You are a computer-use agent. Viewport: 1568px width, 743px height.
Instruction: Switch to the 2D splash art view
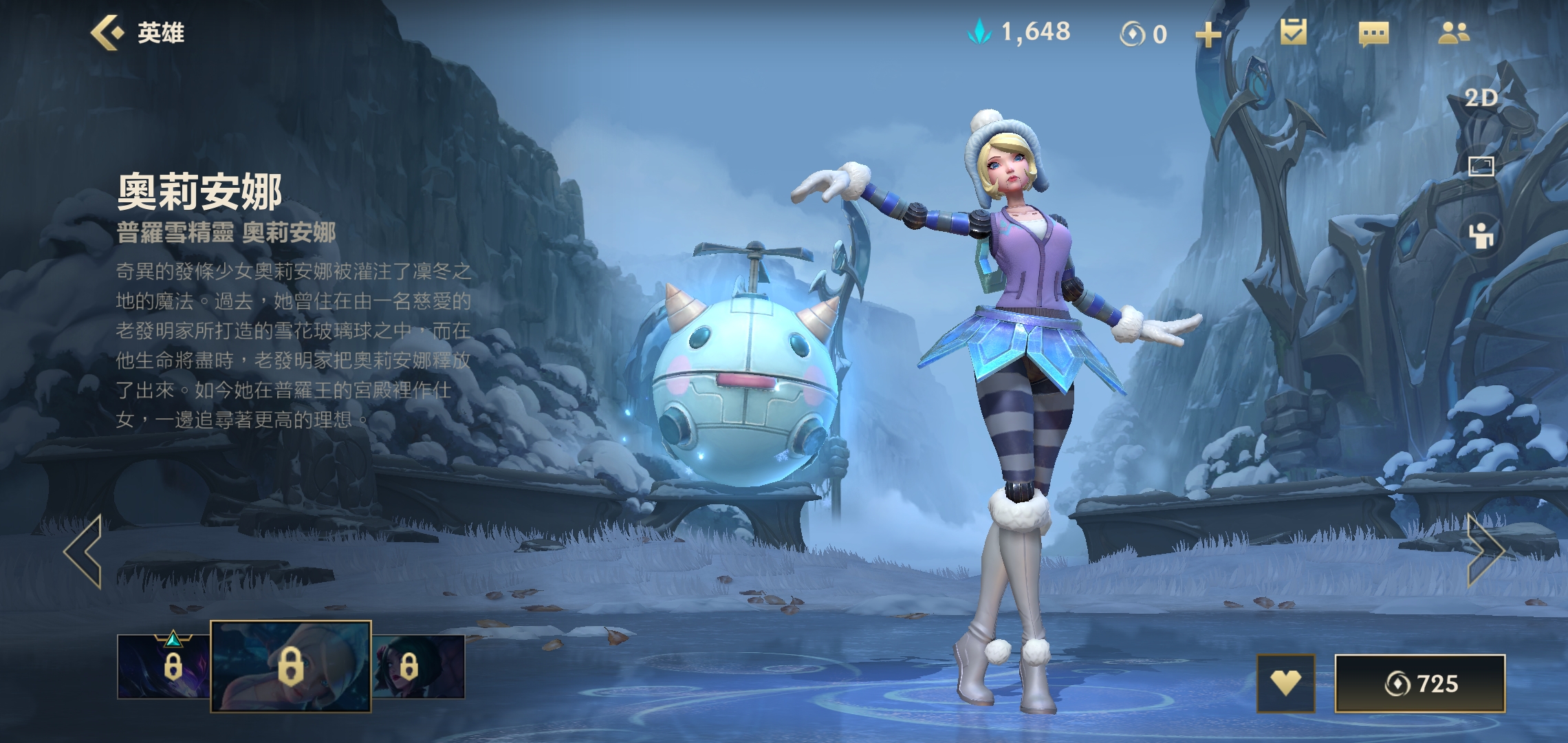coord(1481,98)
